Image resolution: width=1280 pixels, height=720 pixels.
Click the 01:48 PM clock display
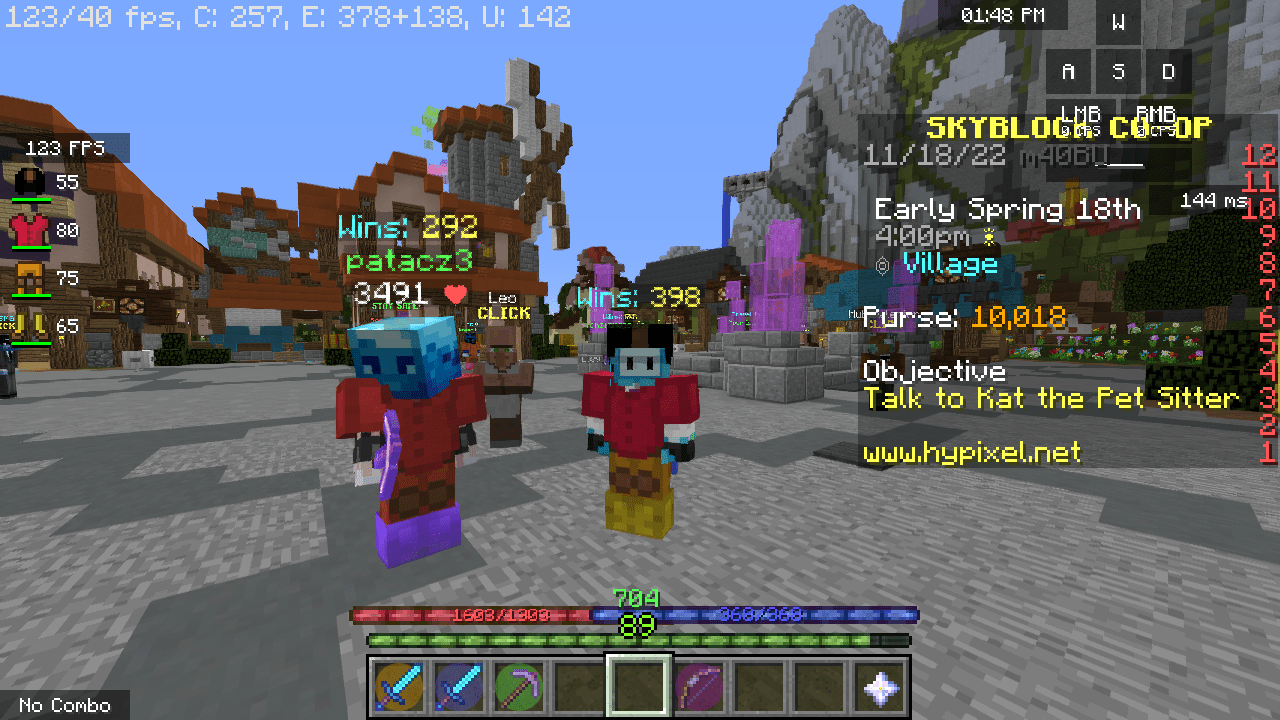coord(1004,14)
